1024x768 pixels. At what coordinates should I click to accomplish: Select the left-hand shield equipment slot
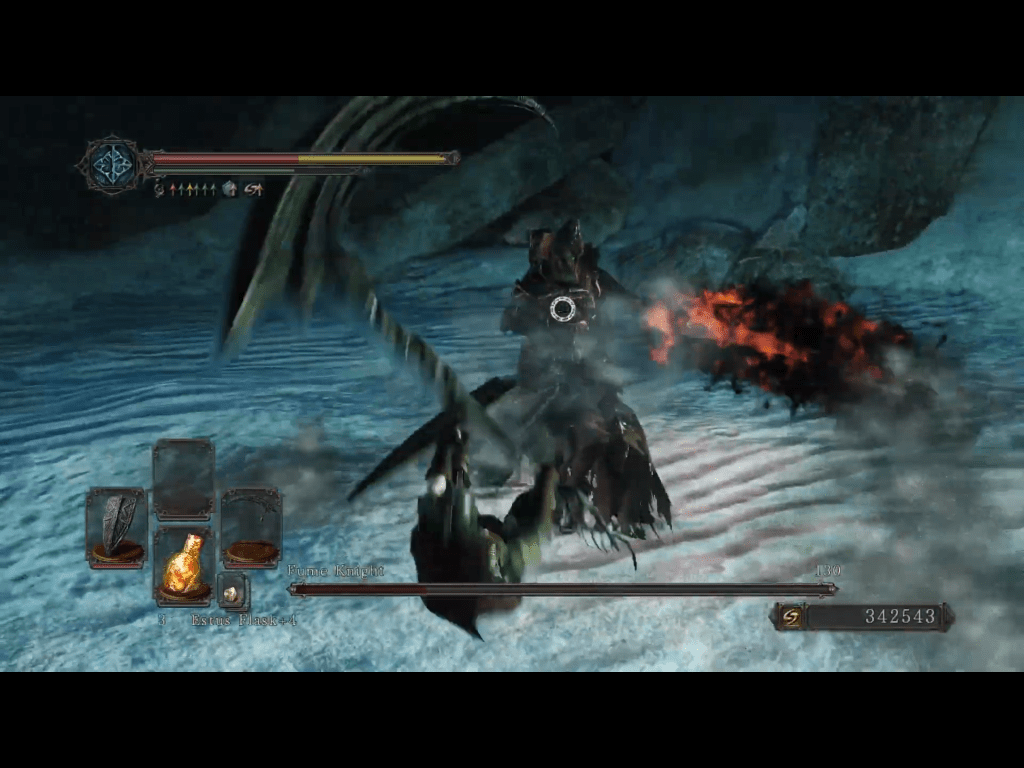click(x=116, y=527)
